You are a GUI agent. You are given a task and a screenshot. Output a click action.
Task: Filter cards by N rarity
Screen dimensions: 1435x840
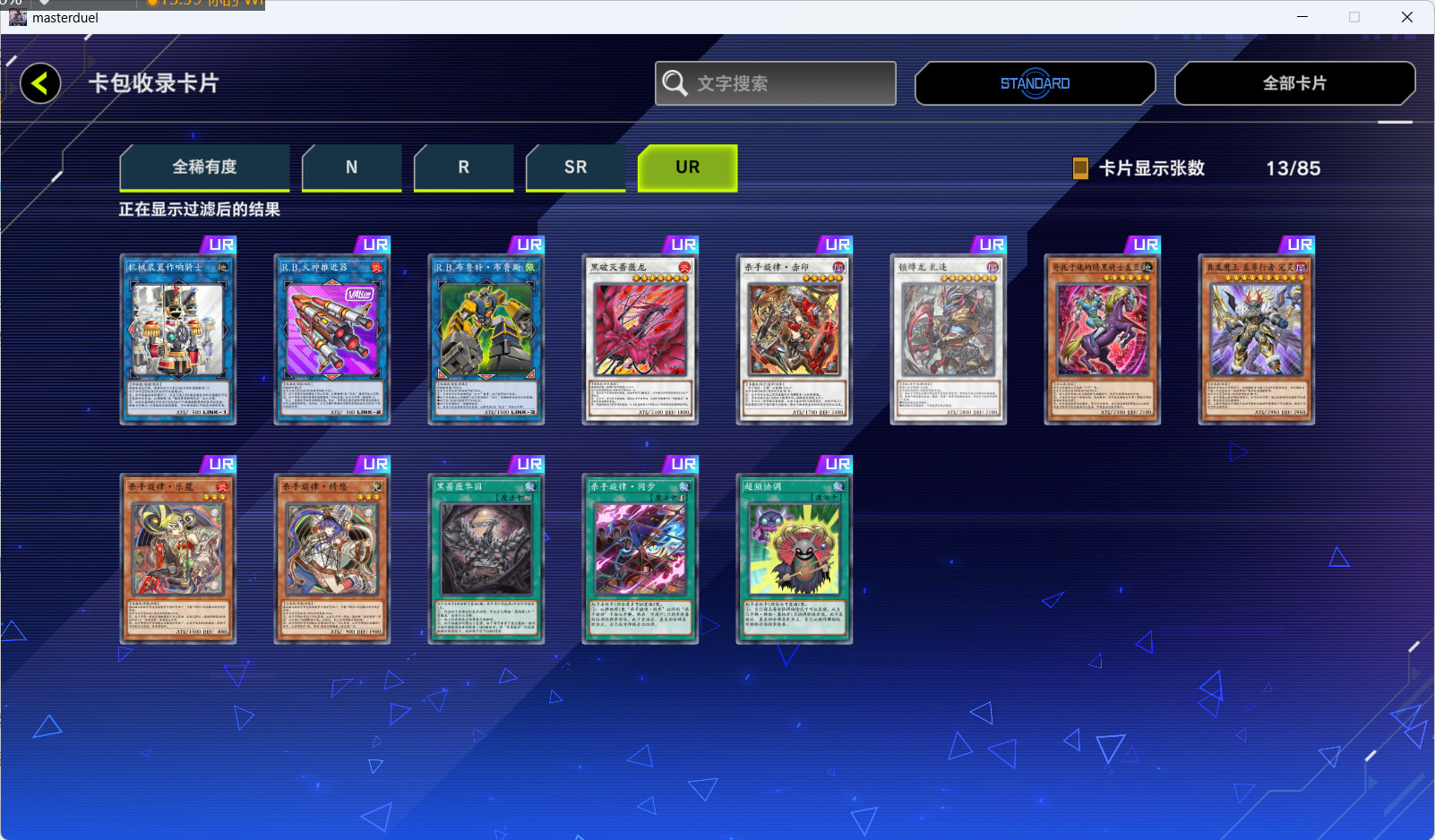351,167
